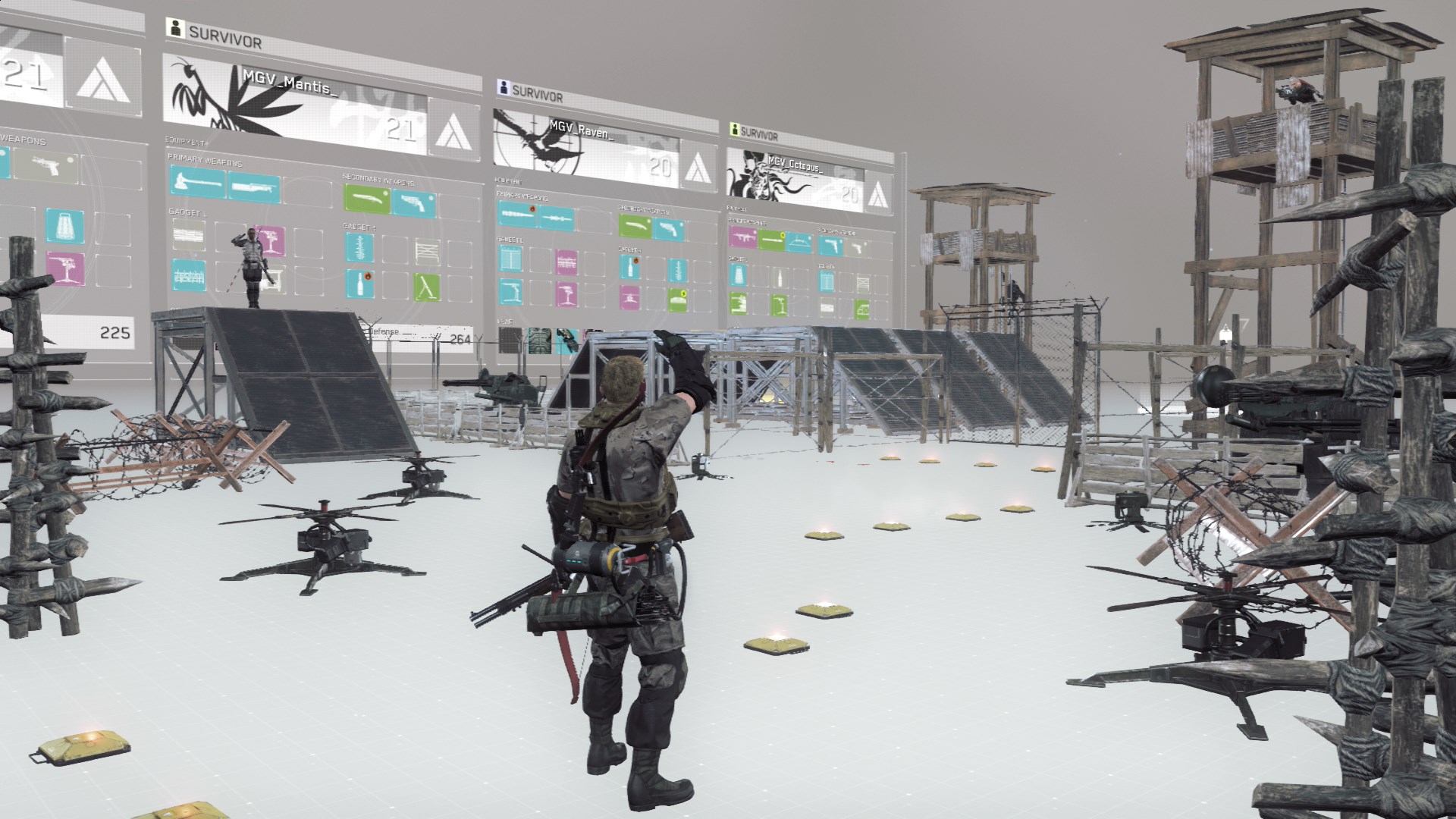Toggle the shock badge on Raven's green gadget
Viewport: 1456px width, 819px height.
pyautogui.click(x=683, y=294)
